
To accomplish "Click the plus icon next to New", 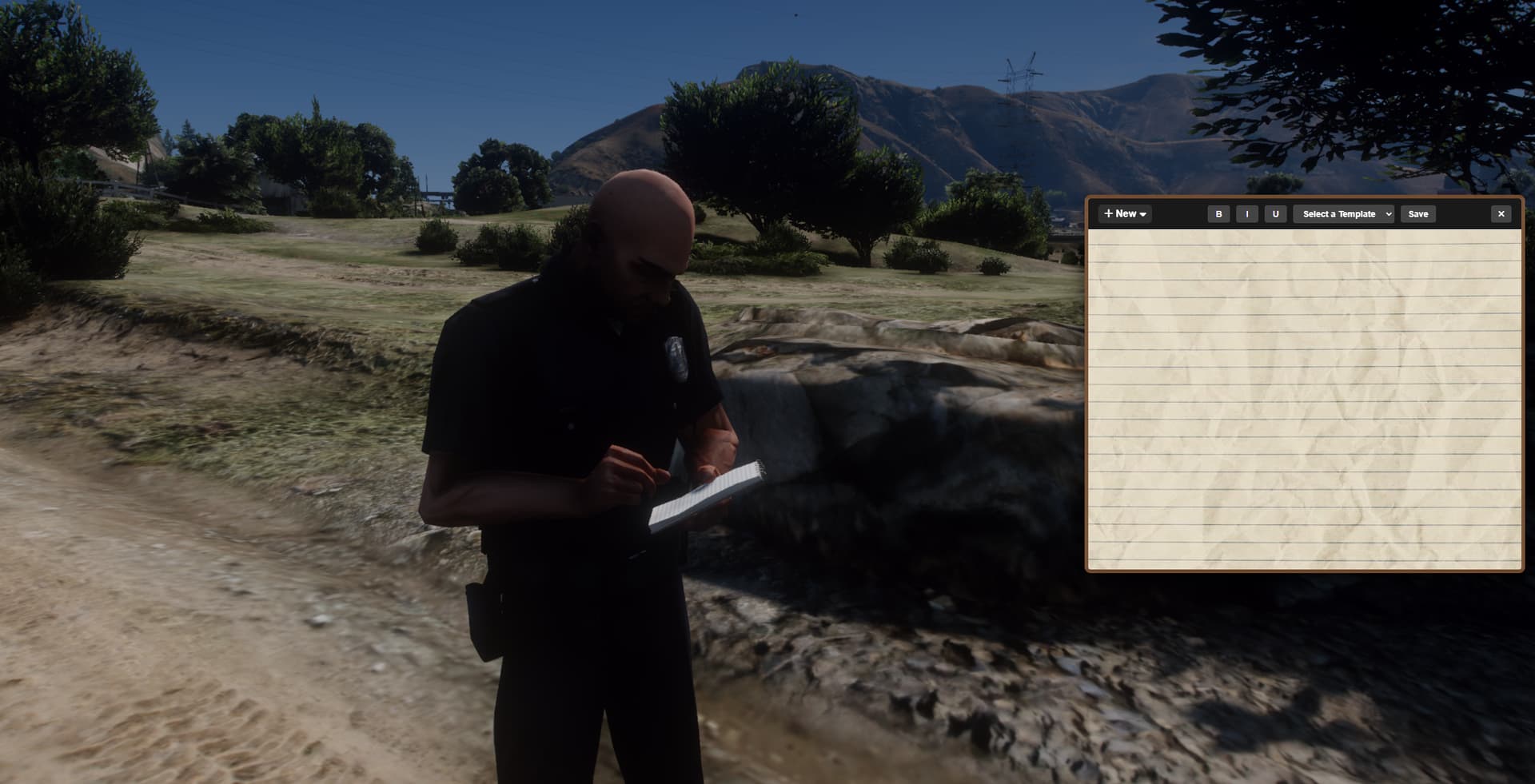I will coord(1107,213).
